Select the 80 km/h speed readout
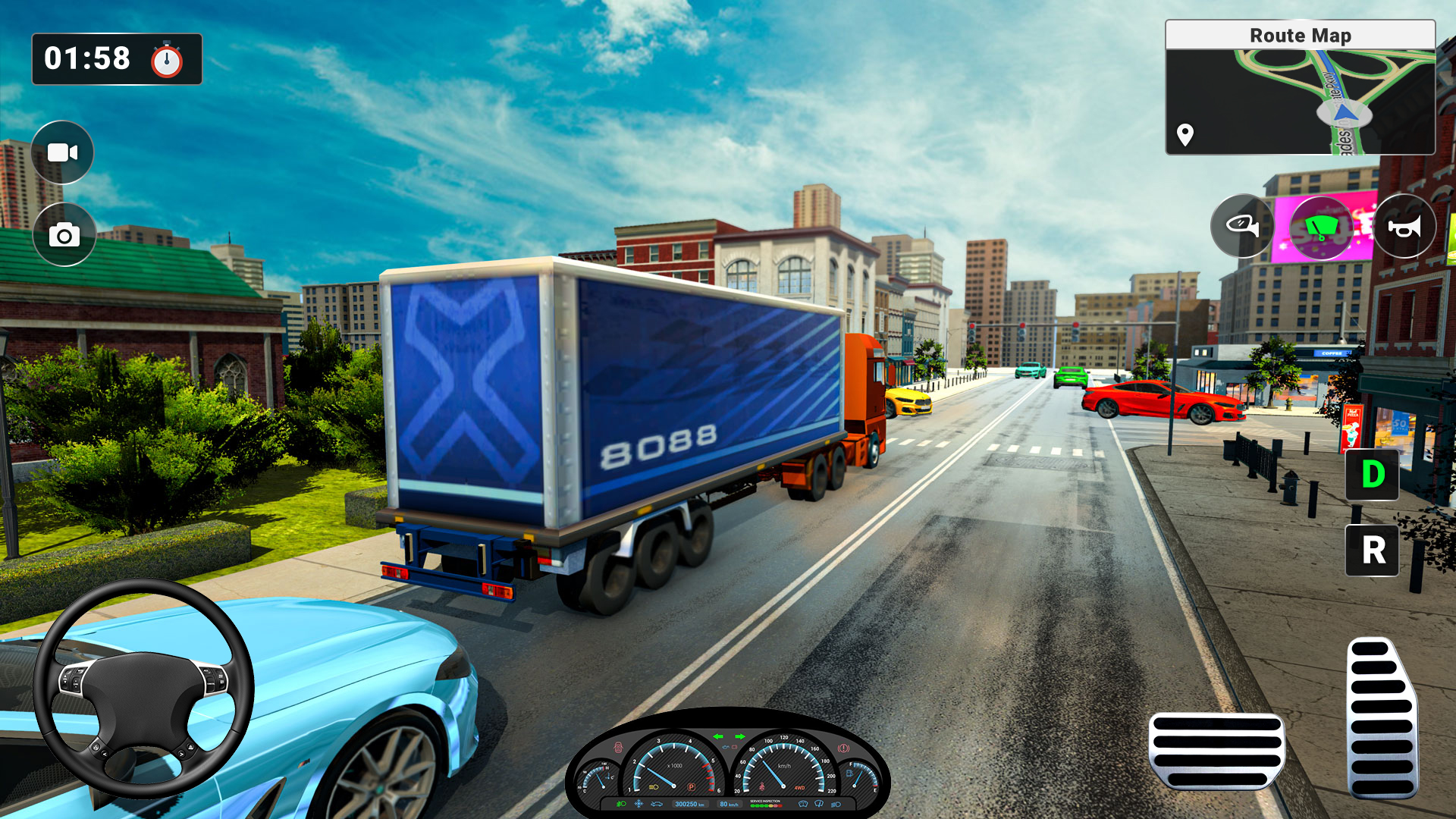The height and width of the screenshot is (819, 1456). coord(730,805)
